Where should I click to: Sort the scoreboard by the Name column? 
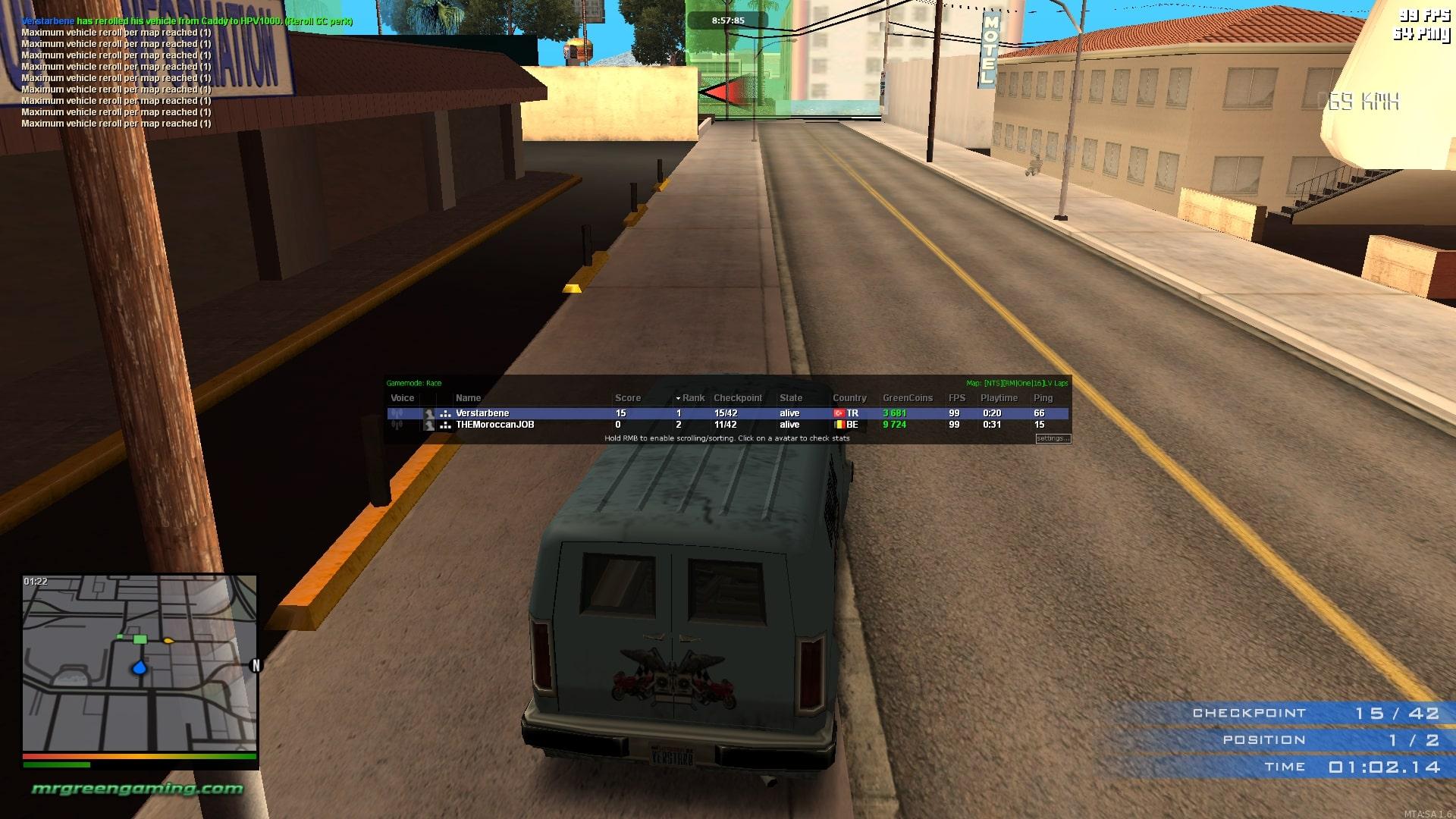point(468,398)
